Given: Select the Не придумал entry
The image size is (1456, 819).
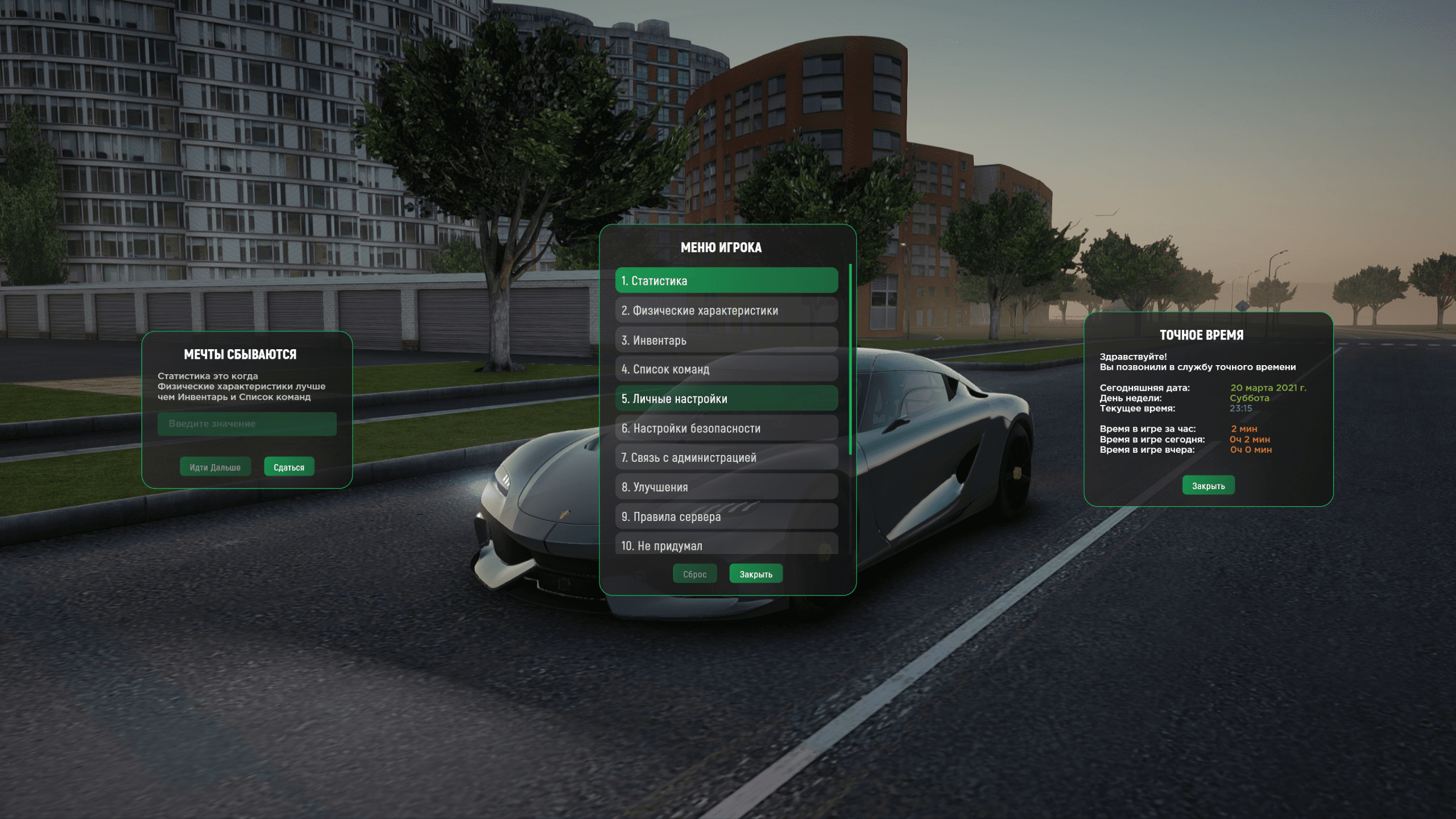Looking at the screenshot, I should point(726,545).
